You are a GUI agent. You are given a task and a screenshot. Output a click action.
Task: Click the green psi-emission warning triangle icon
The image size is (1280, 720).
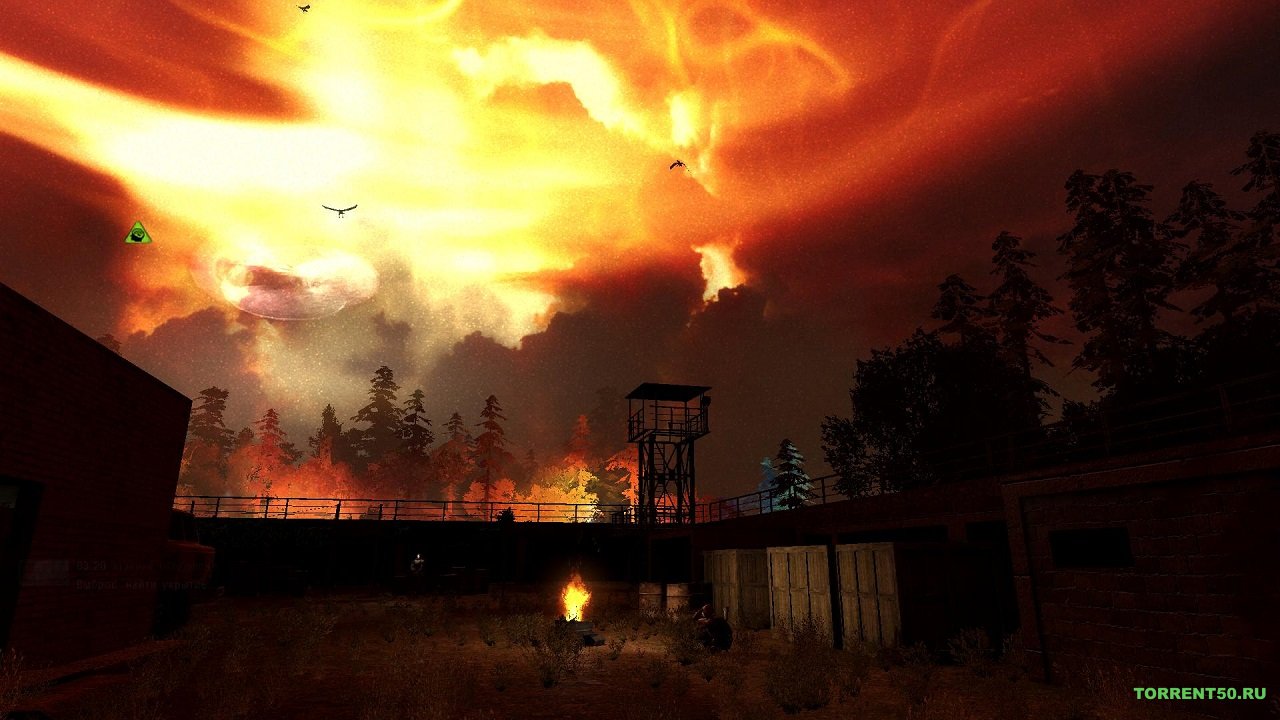click(x=138, y=234)
